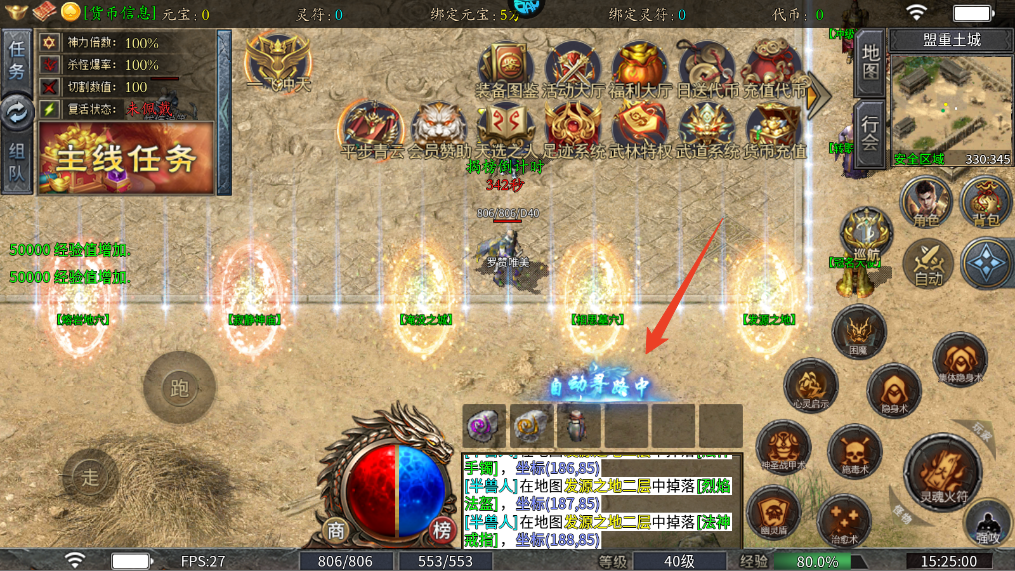Open the 背包 backpack
The image size is (1015, 571).
click(x=985, y=200)
